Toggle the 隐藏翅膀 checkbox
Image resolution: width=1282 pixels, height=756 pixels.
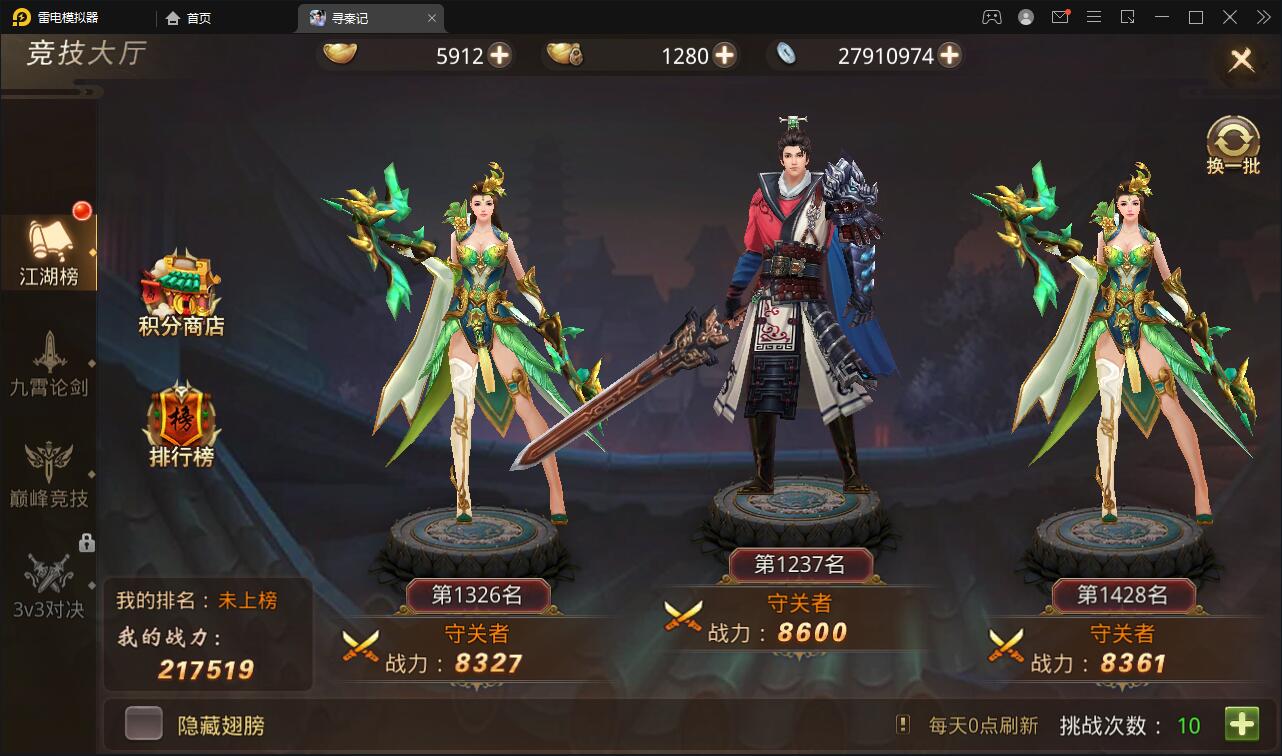(x=144, y=722)
